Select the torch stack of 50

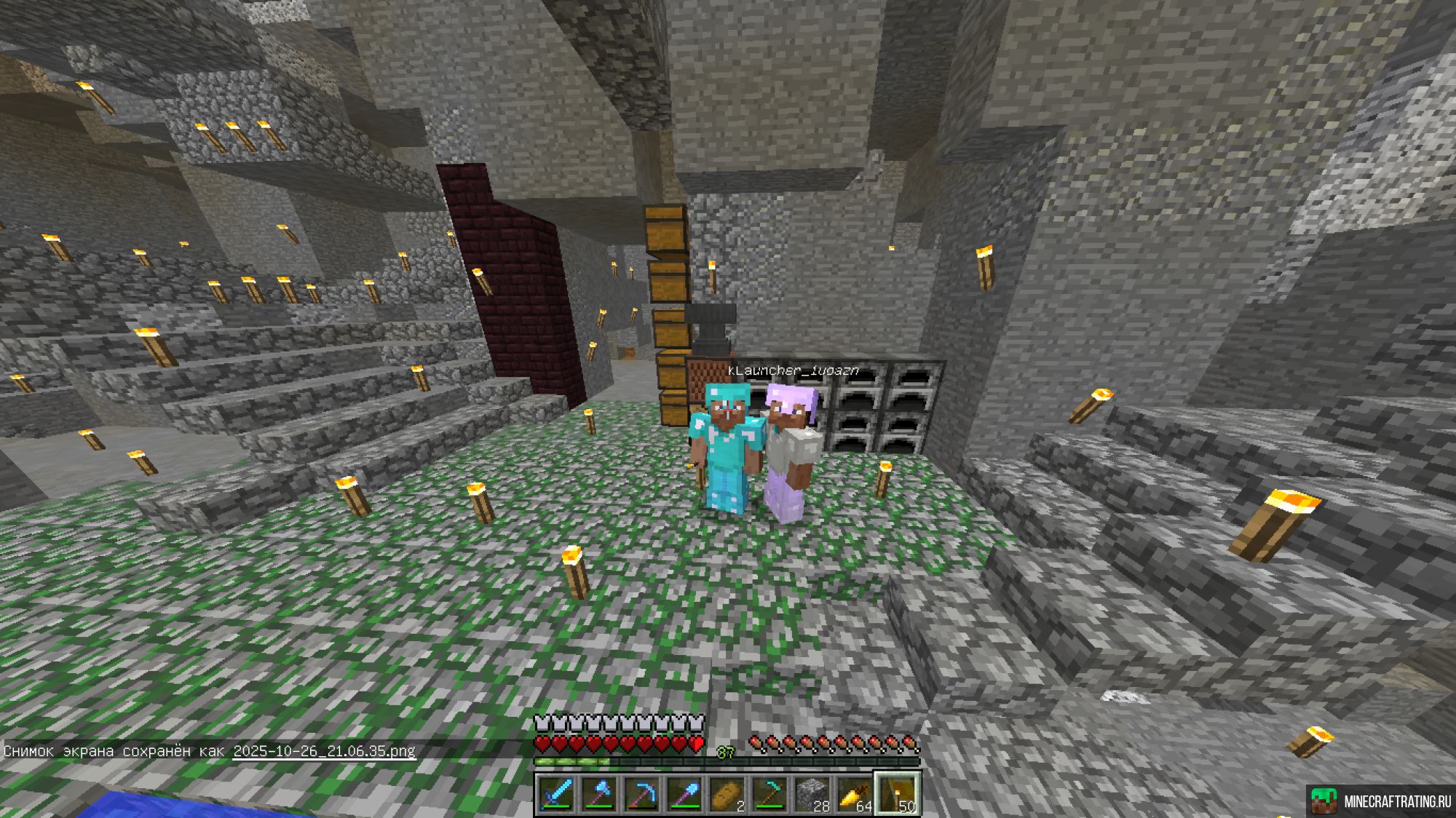click(898, 794)
